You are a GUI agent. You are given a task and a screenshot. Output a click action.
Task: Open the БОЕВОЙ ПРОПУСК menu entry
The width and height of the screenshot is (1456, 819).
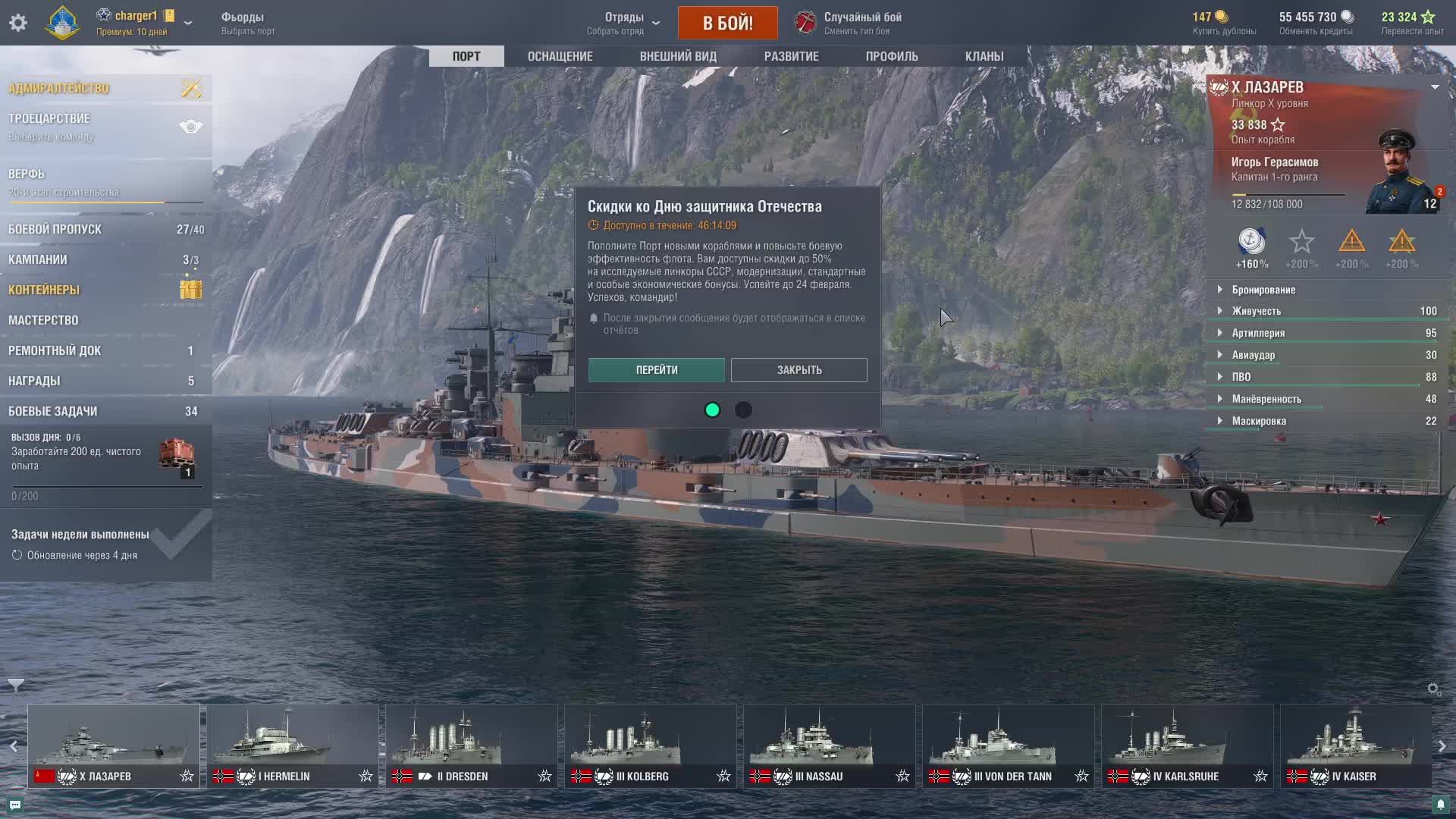coord(55,229)
